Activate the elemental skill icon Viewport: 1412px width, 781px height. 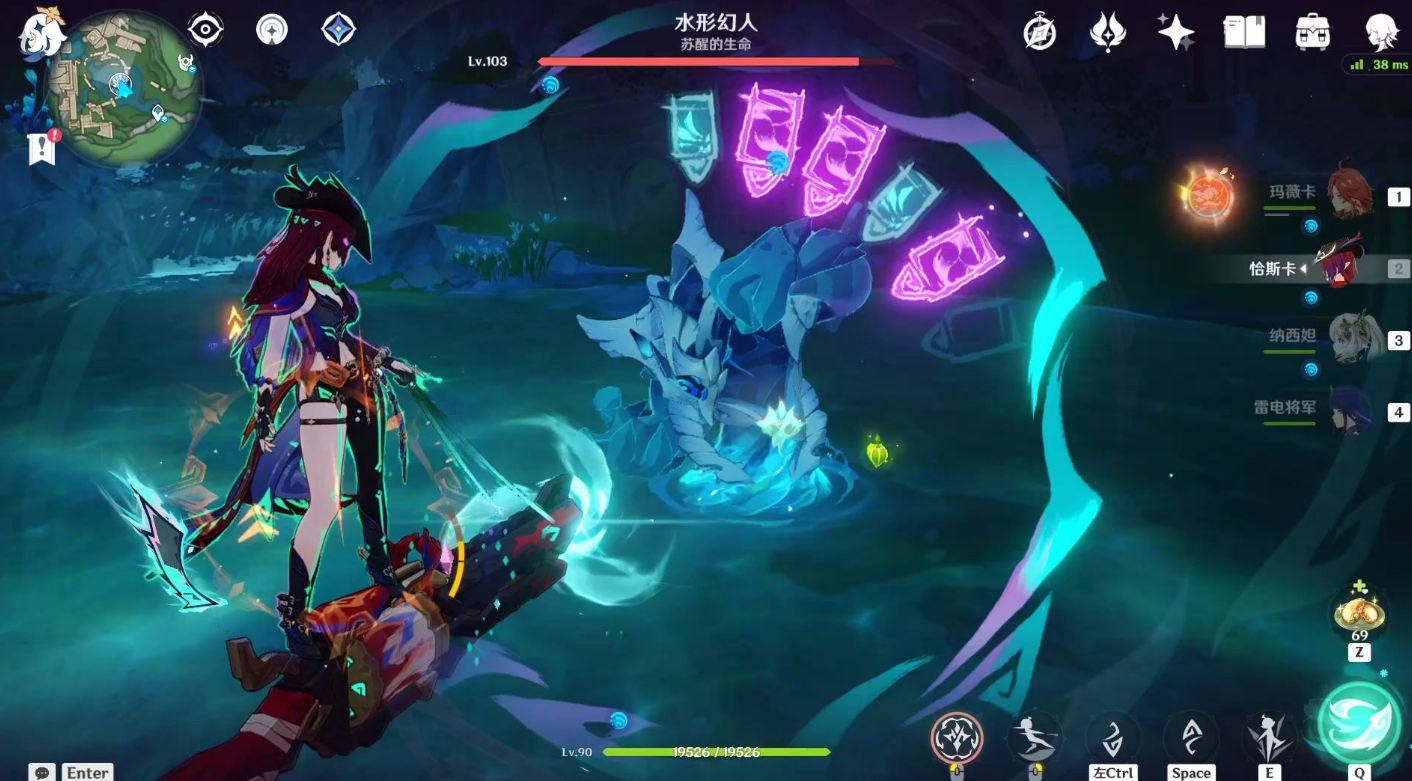pos(1270,738)
